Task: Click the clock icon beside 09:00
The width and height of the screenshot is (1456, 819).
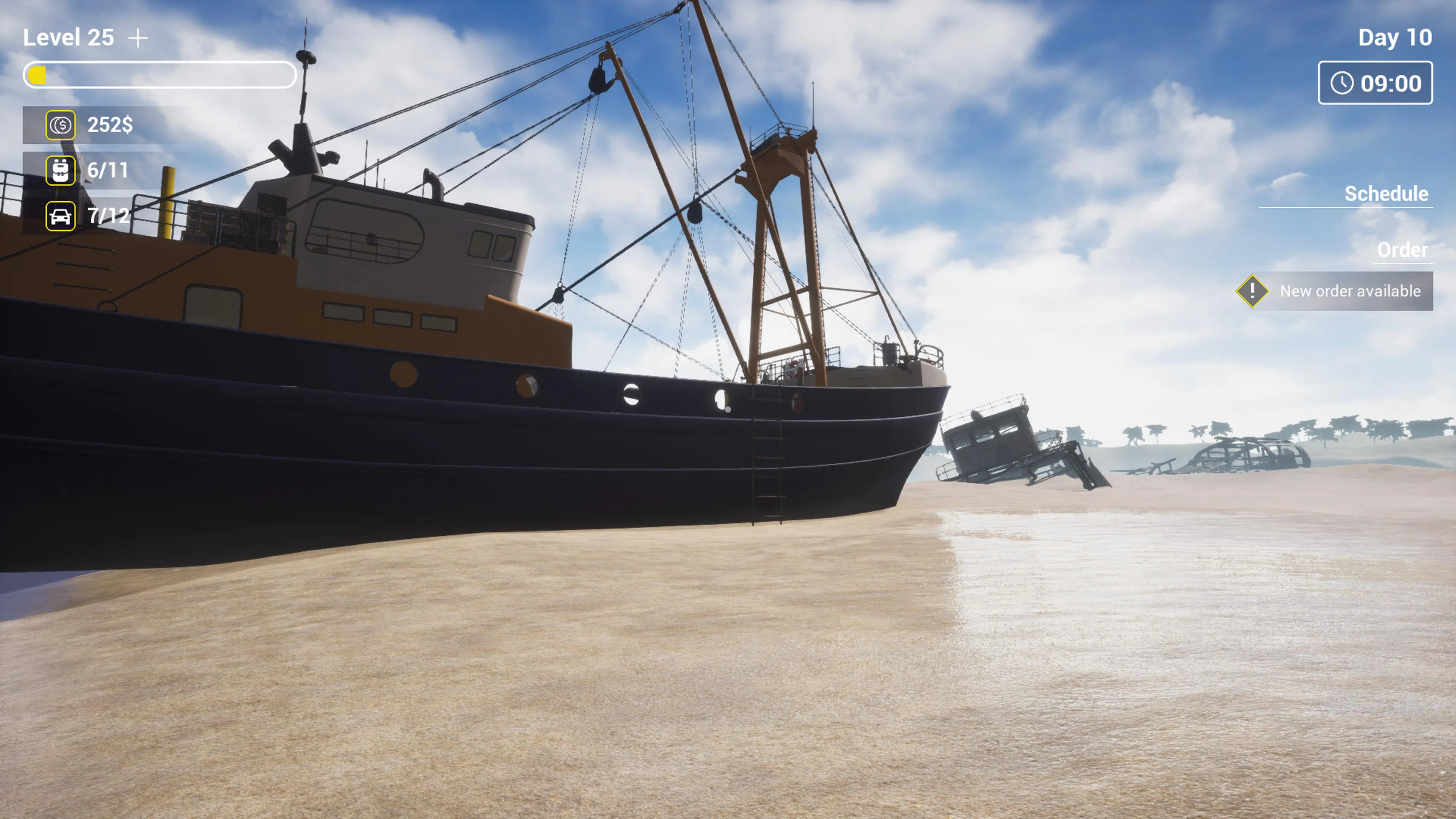Action: 1342,83
